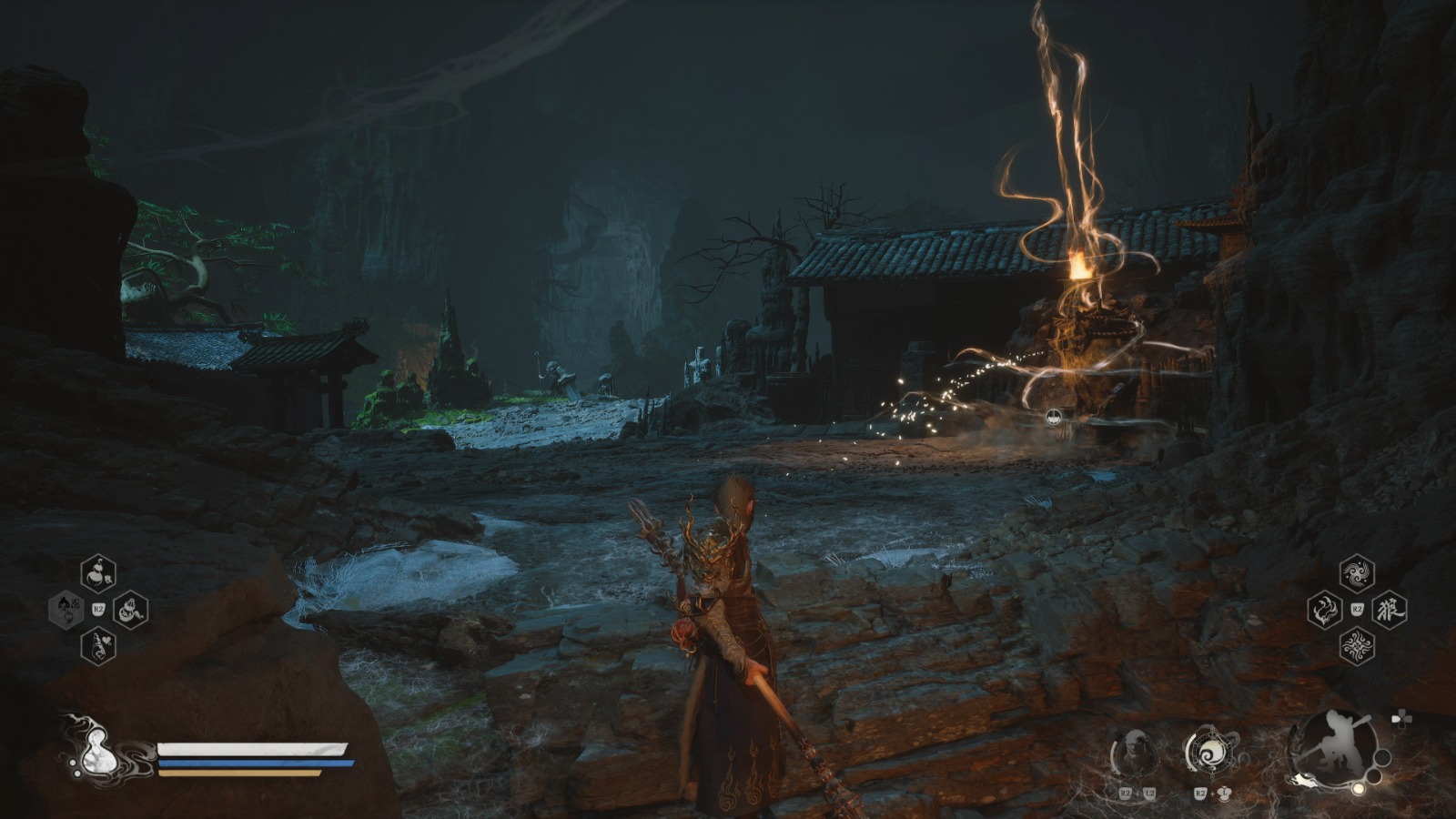Click the transformation icon on the consumables wheel

coord(66,611)
